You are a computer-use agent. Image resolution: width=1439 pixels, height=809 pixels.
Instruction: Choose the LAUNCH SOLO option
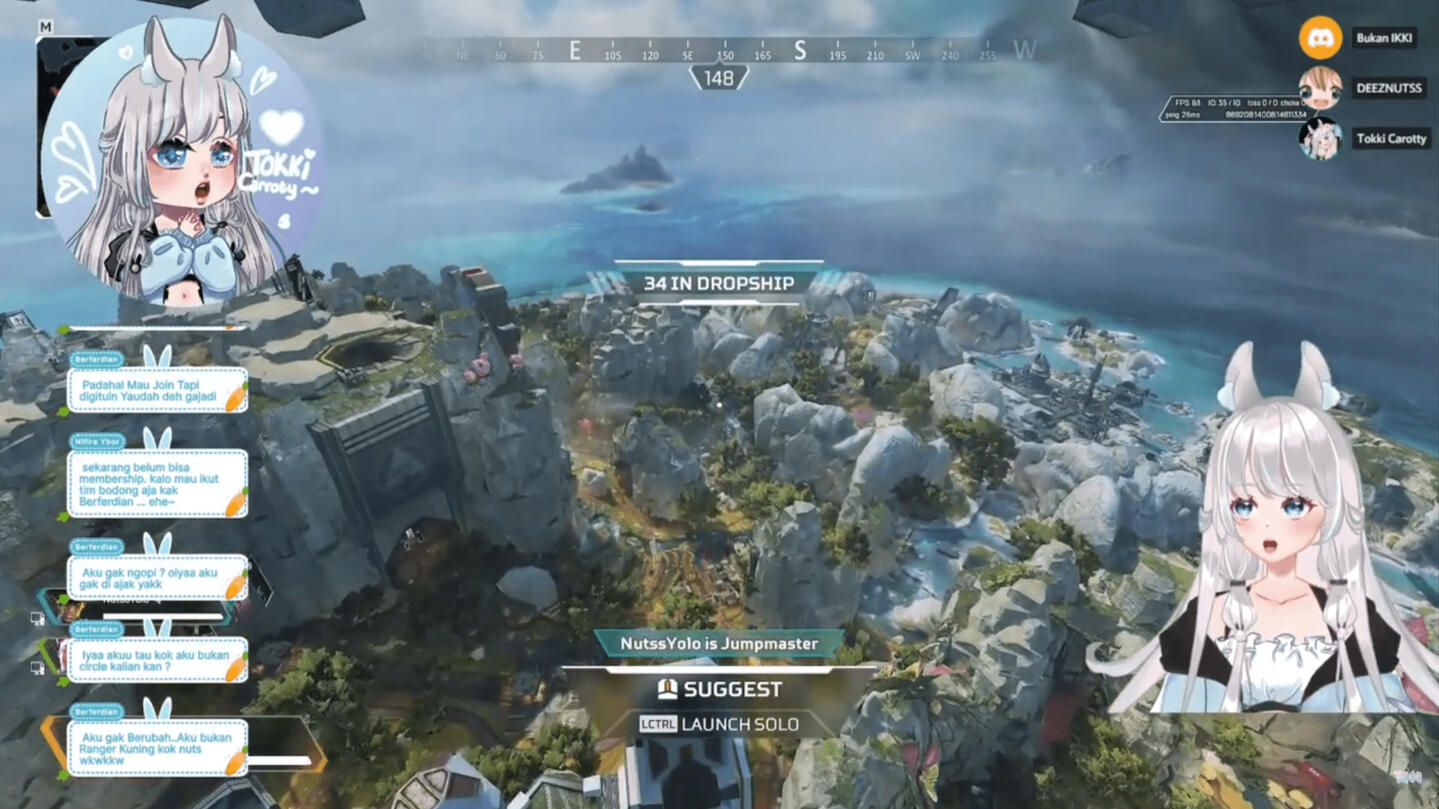tap(720, 724)
